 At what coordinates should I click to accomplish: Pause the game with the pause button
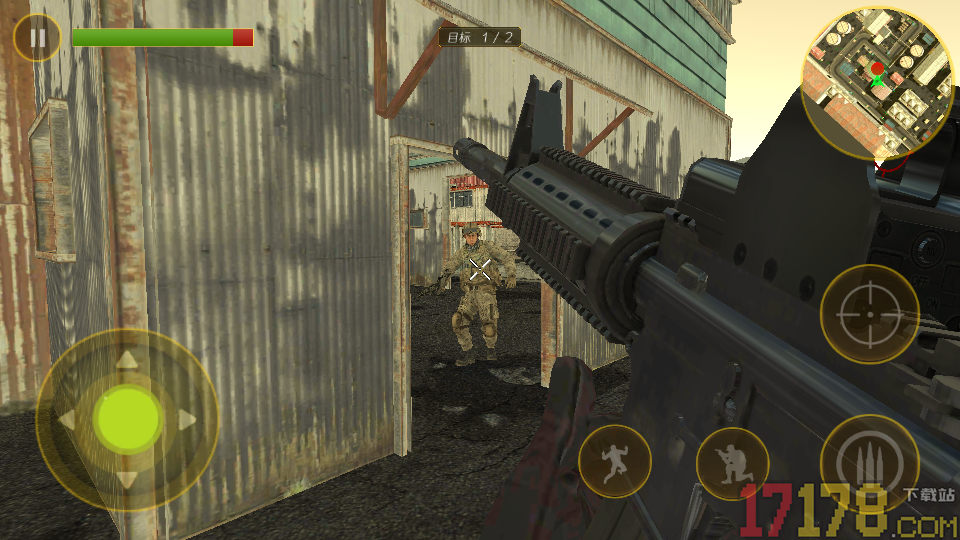38,38
